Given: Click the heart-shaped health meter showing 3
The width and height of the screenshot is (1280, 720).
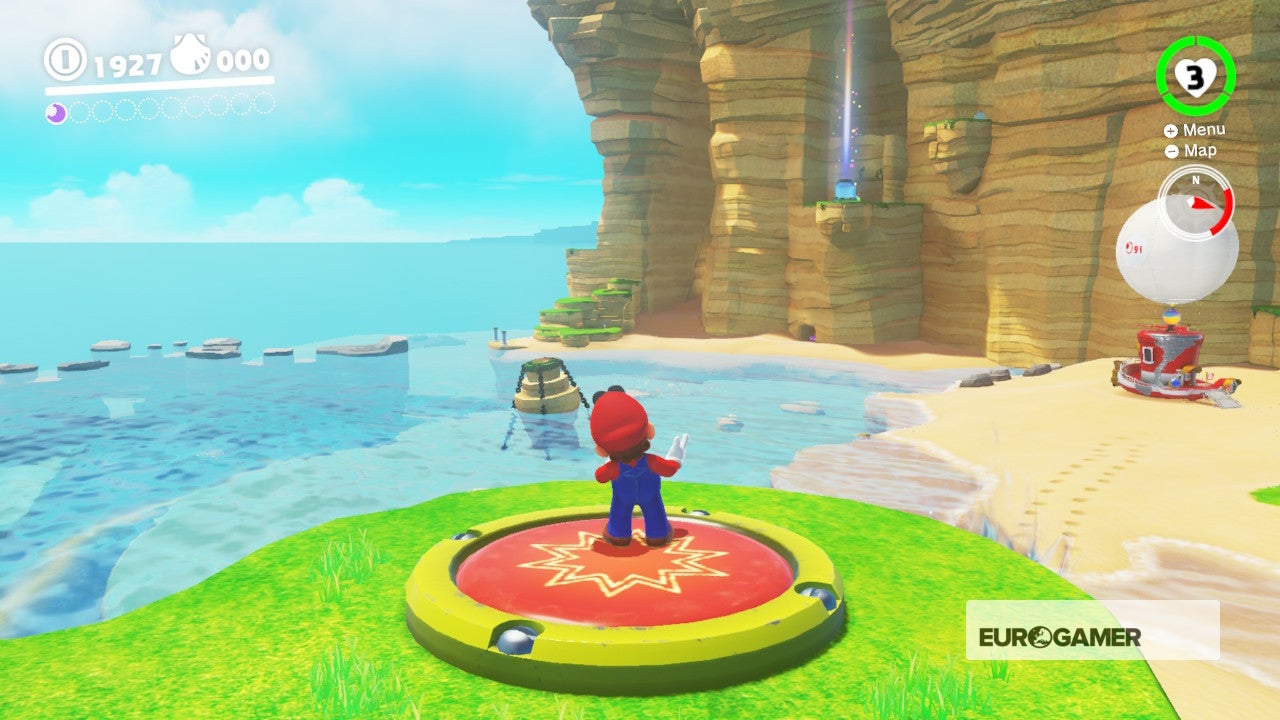Looking at the screenshot, I should (x=1196, y=76).
